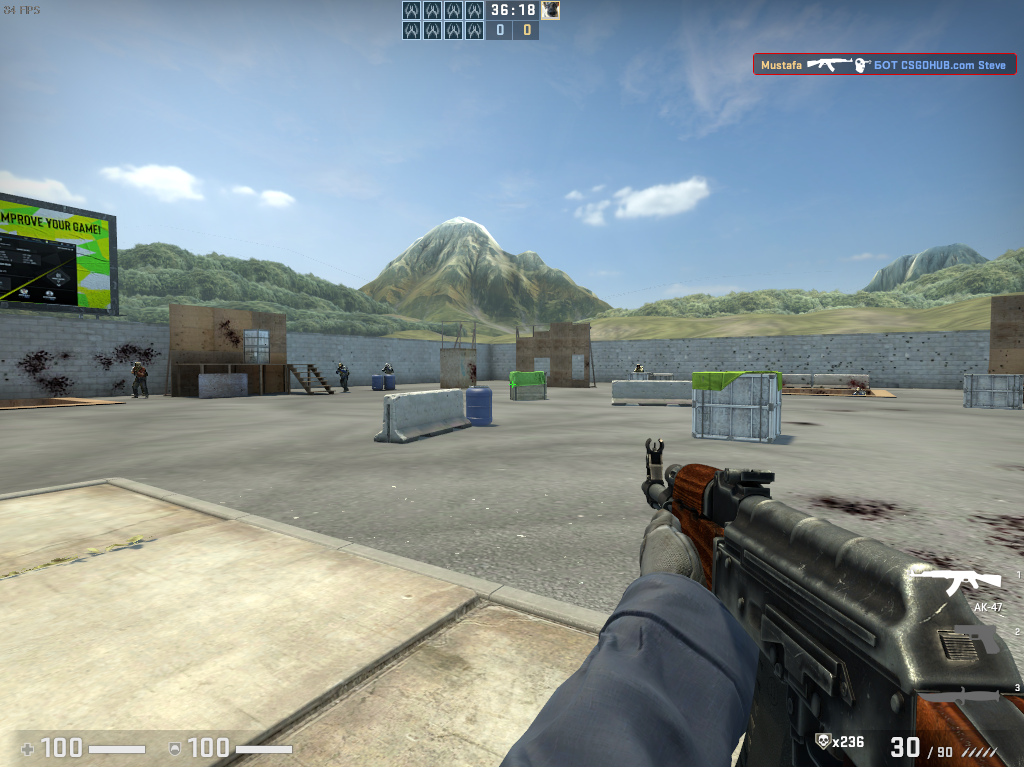Click the Mustafa kill feed entry
This screenshot has width=1024, height=767.
[884, 65]
